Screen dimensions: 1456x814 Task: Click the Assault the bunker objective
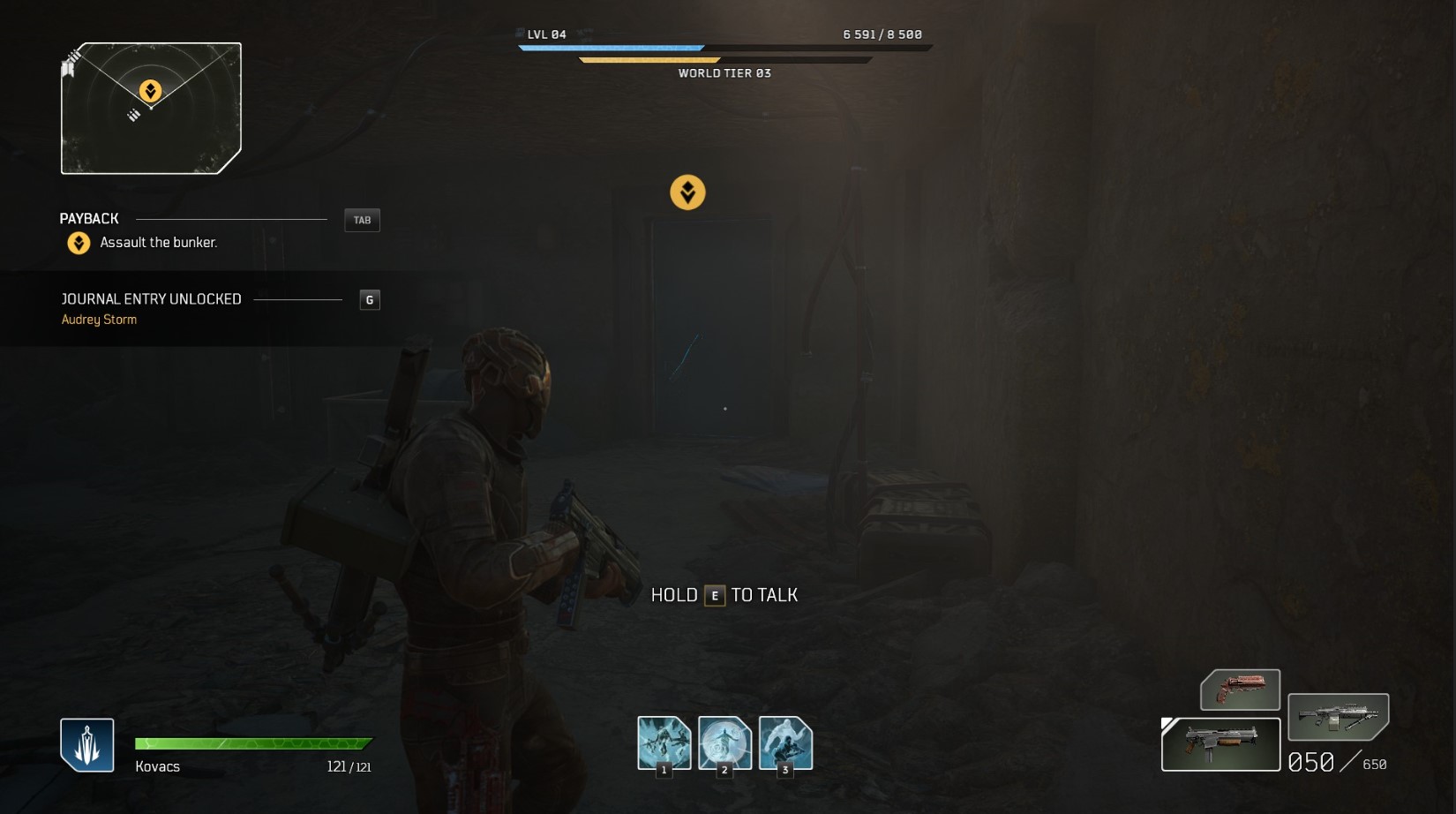pos(158,243)
